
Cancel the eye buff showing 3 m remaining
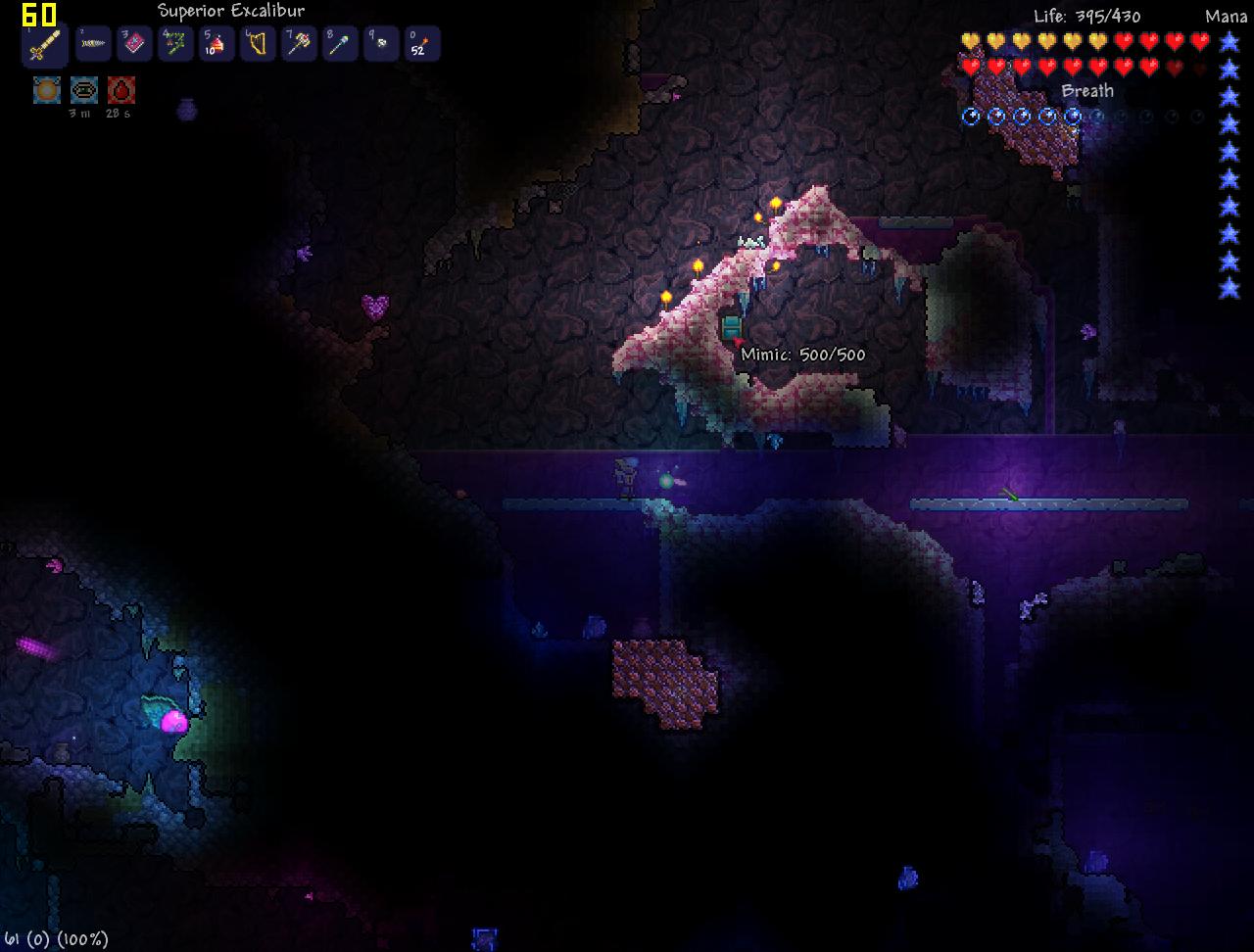[83, 89]
